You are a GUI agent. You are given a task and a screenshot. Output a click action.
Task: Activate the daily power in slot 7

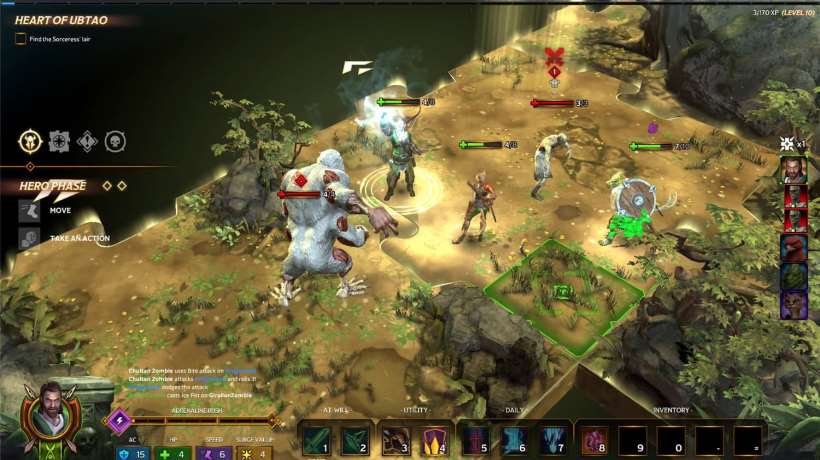tap(553, 440)
